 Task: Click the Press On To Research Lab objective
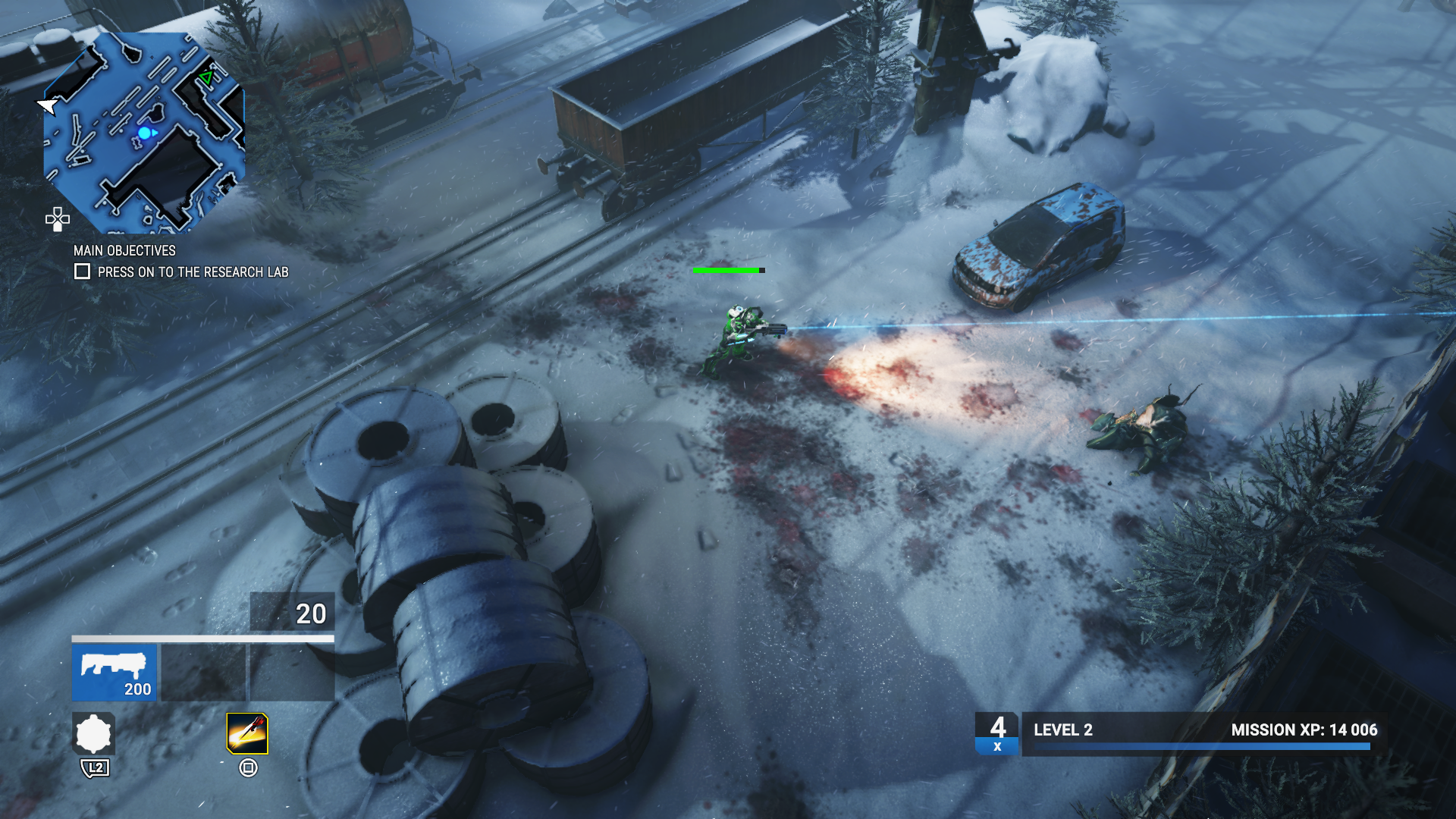[193, 271]
